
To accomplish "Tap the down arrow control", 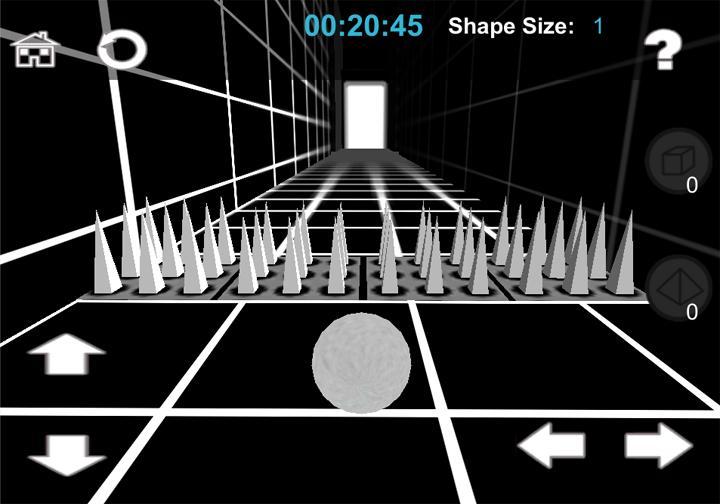I will point(67,454).
